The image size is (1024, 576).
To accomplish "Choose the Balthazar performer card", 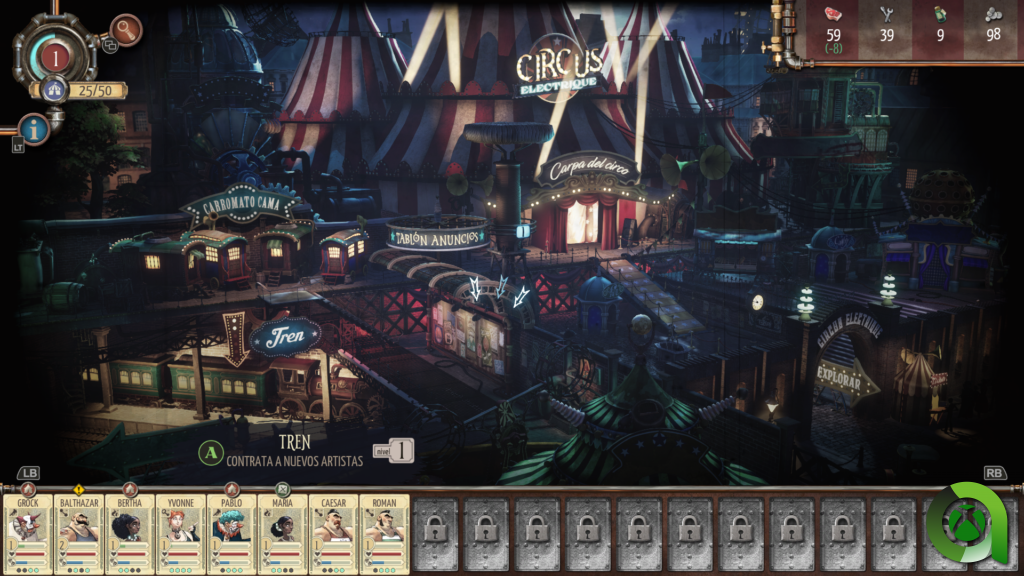I will [x=79, y=534].
